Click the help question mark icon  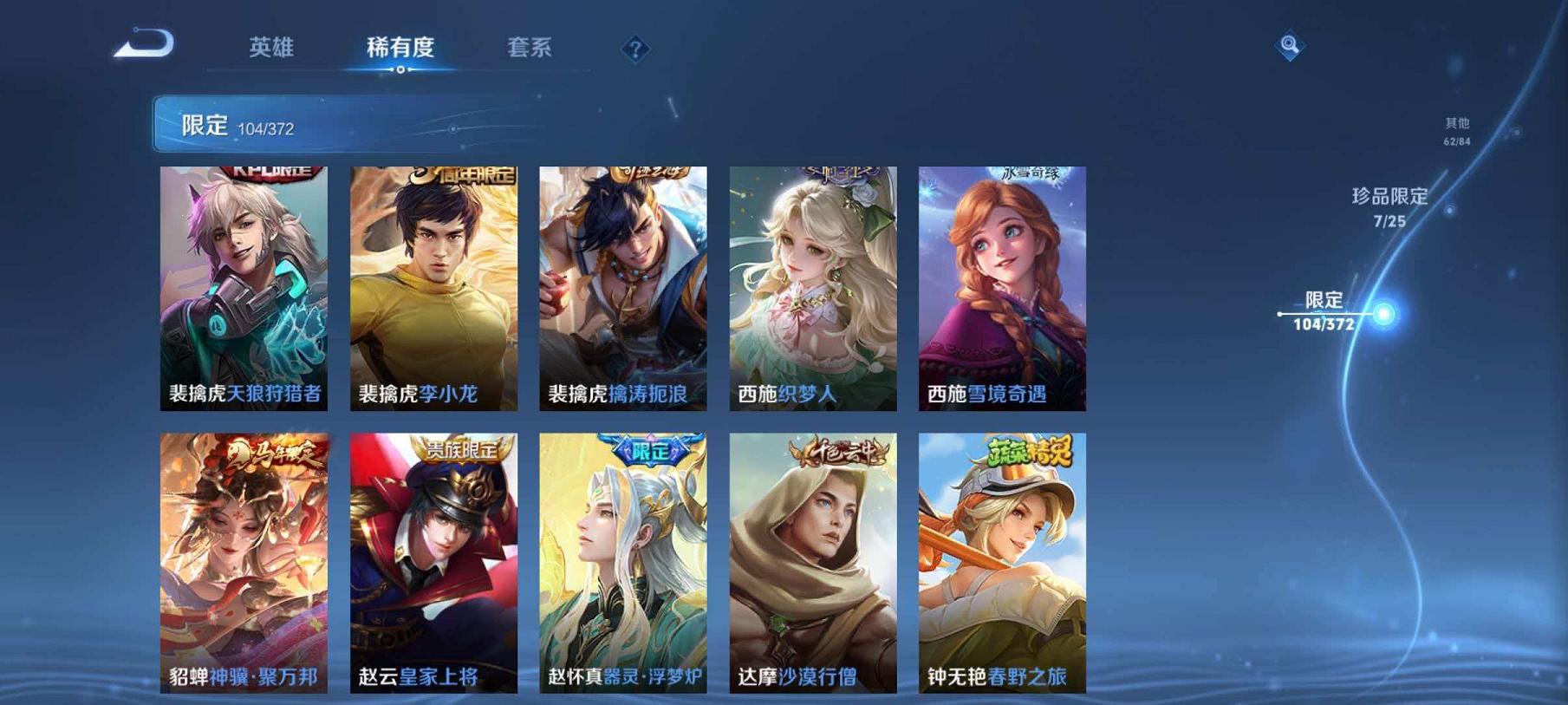pyautogui.click(x=634, y=49)
